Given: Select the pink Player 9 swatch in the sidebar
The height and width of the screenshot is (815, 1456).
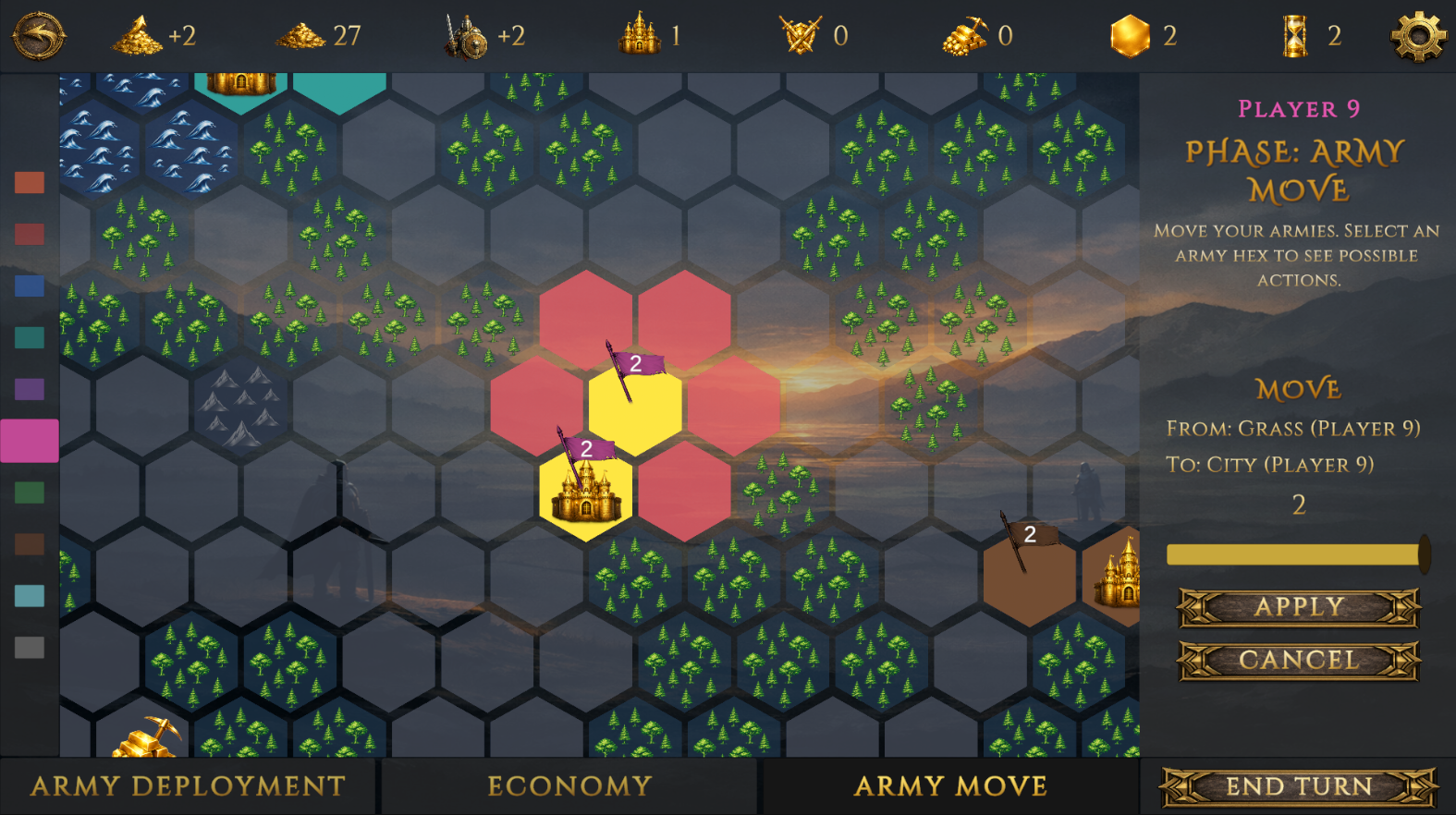Looking at the screenshot, I should [x=28, y=441].
